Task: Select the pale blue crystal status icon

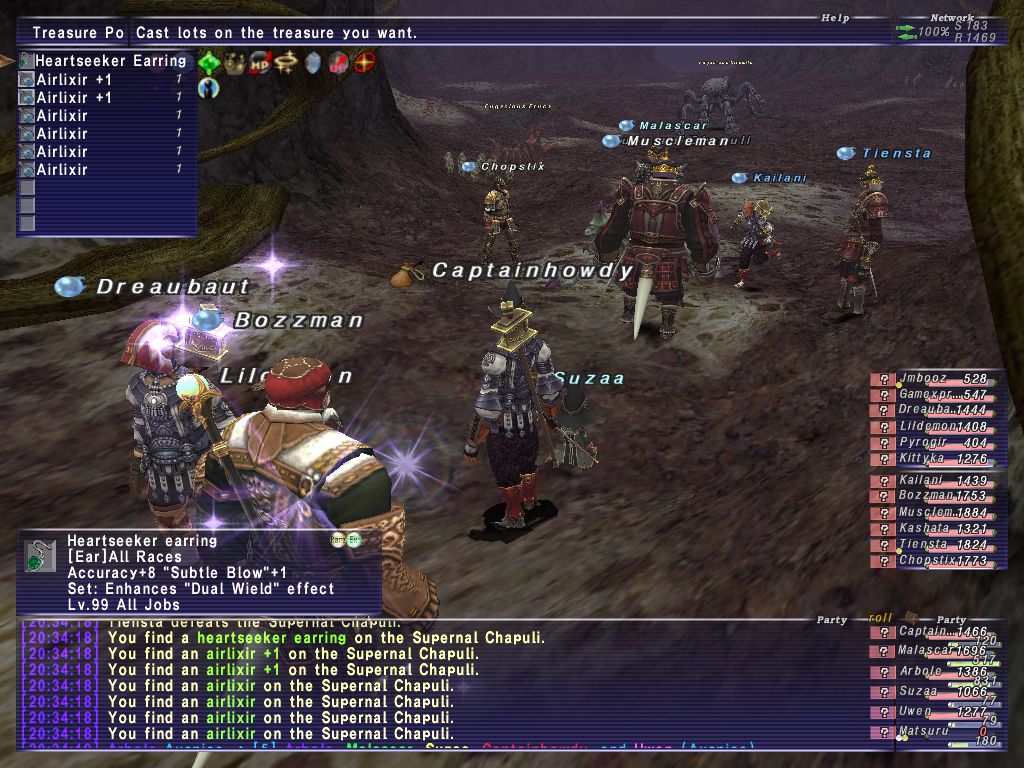Action: coord(314,63)
